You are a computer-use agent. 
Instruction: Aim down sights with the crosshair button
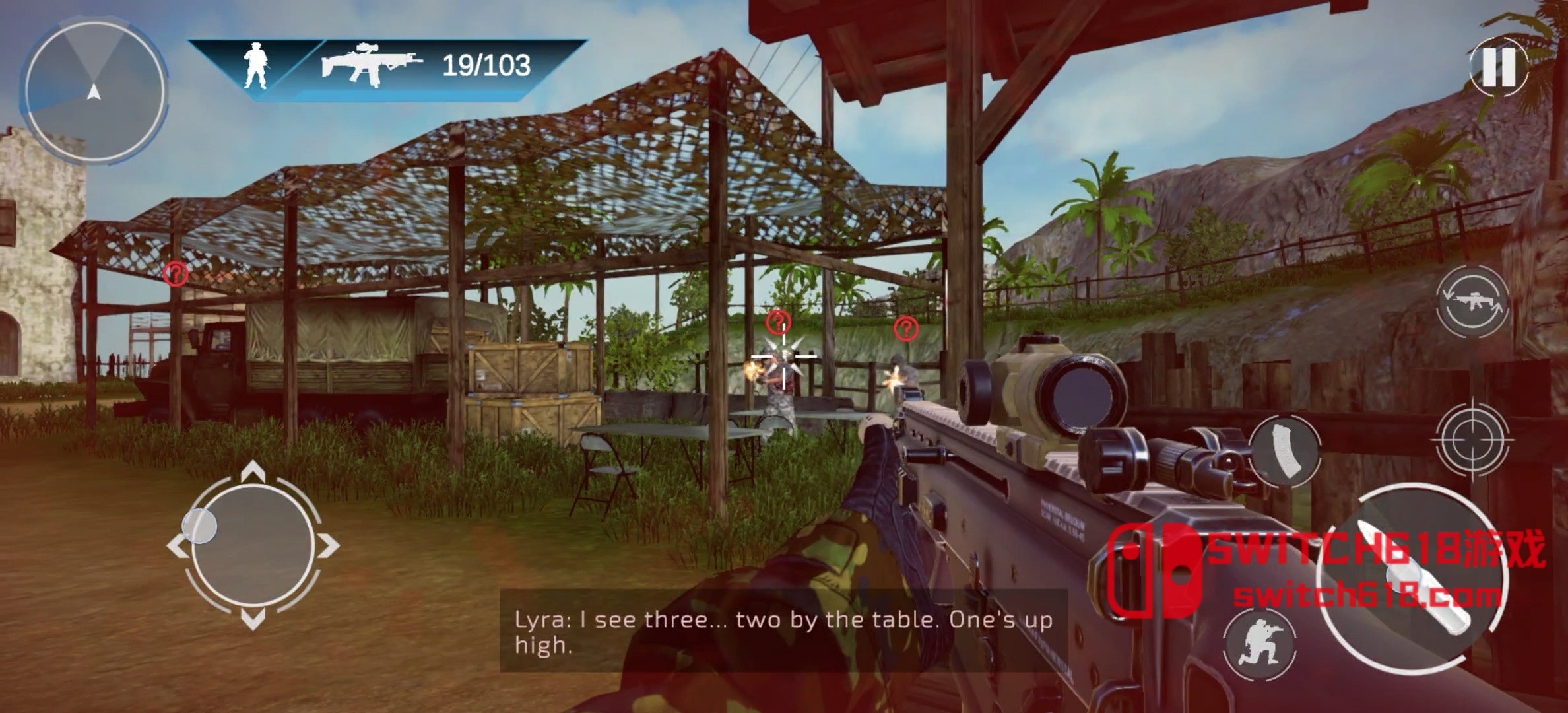[x=1471, y=438]
